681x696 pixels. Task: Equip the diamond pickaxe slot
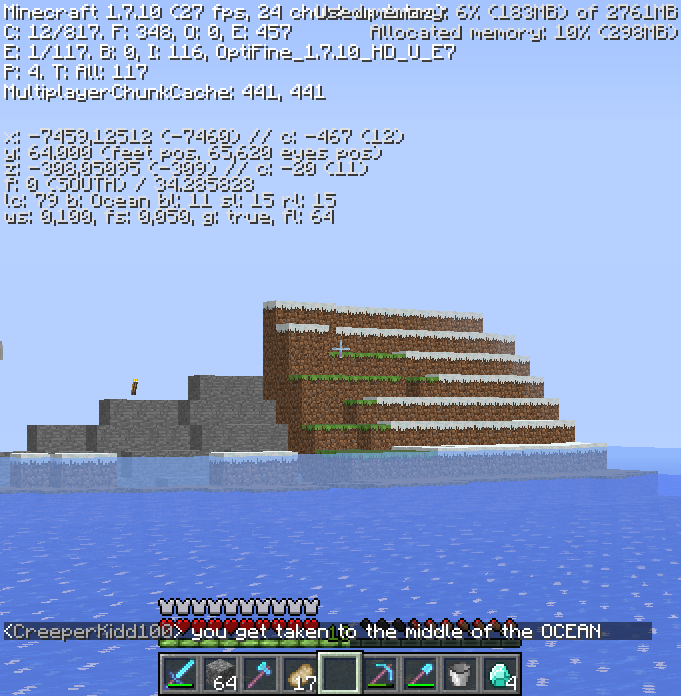(380, 673)
